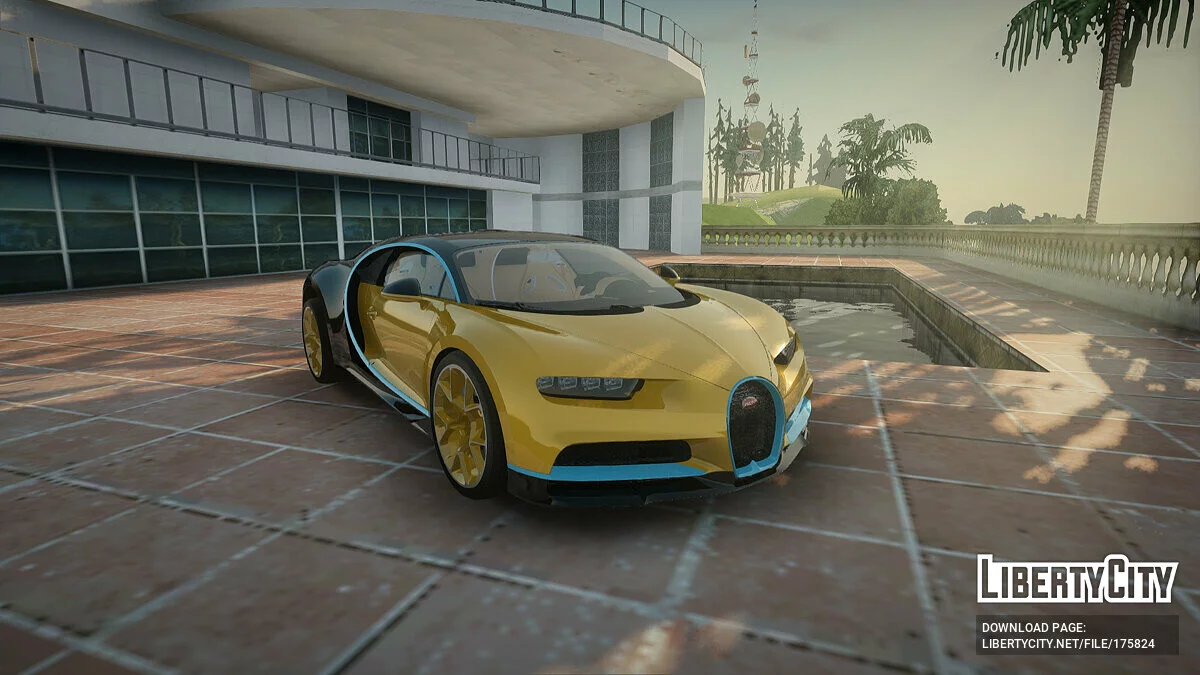Open the libertycity.net/file/175824 download page link
This screenshot has width=1200, height=675.
pos(1068,644)
